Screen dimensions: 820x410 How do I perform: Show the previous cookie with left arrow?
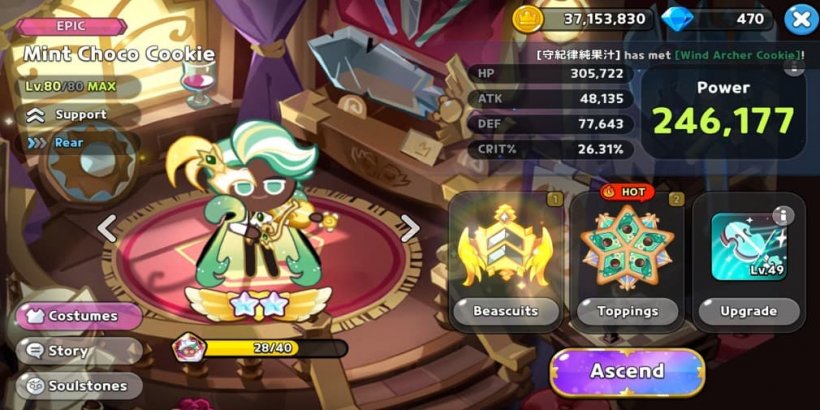tap(107, 229)
